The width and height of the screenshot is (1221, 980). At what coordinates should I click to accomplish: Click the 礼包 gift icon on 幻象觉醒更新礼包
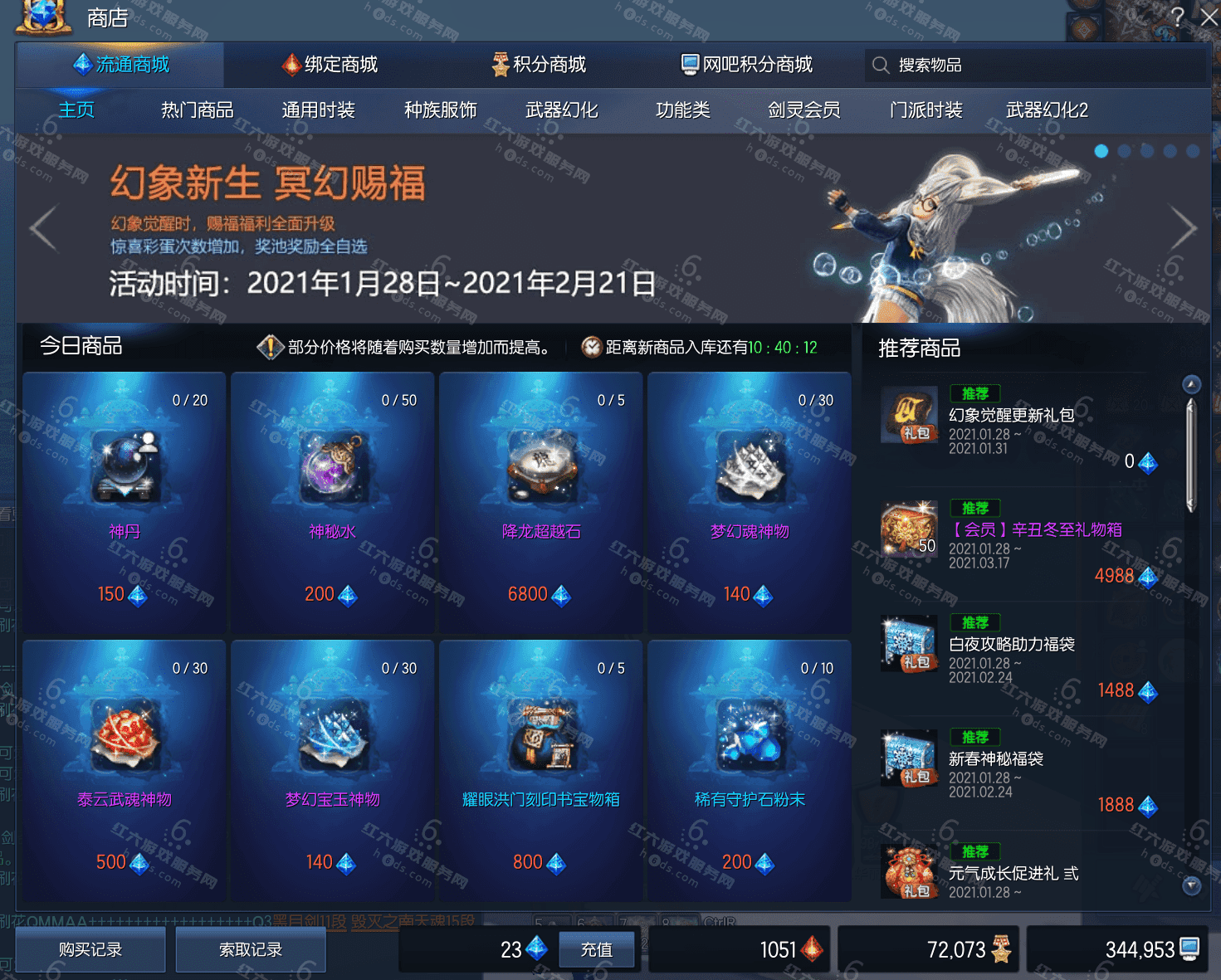click(909, 415)
